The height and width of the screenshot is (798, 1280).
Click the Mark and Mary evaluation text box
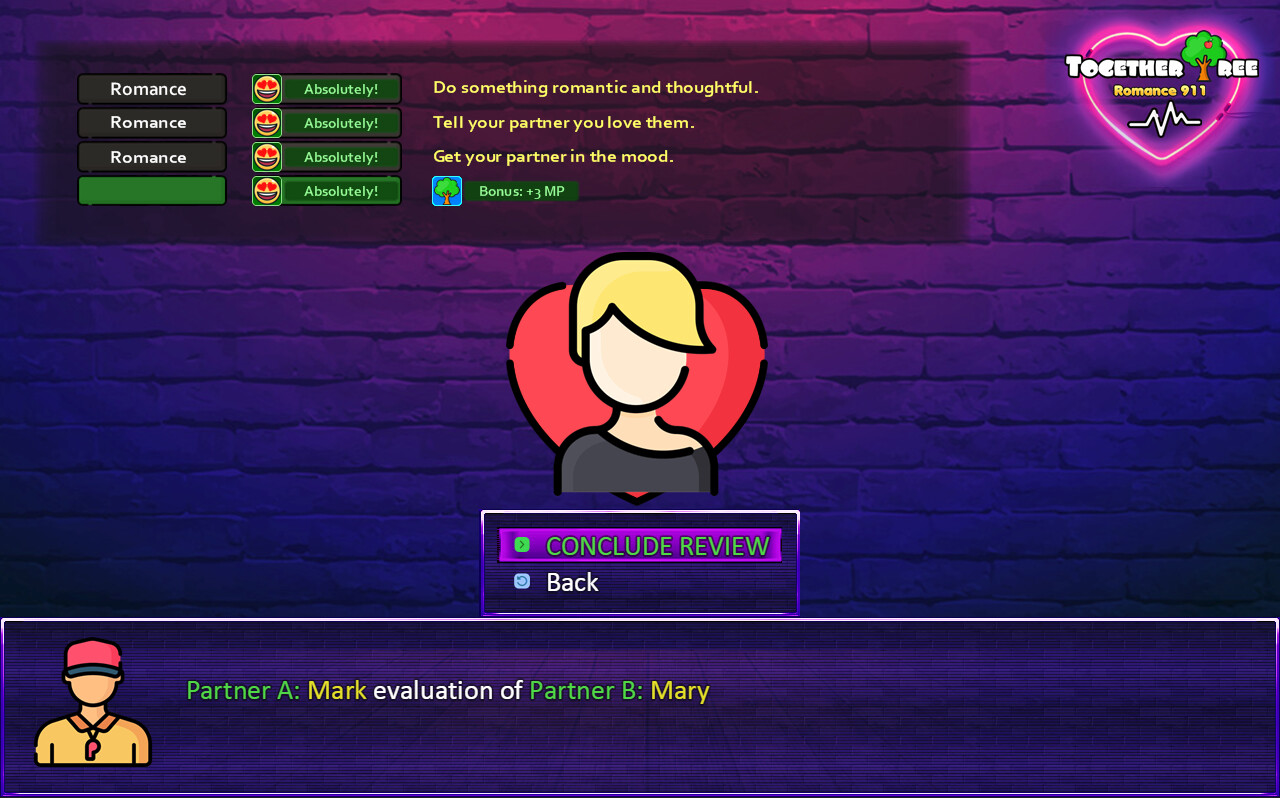448,690
